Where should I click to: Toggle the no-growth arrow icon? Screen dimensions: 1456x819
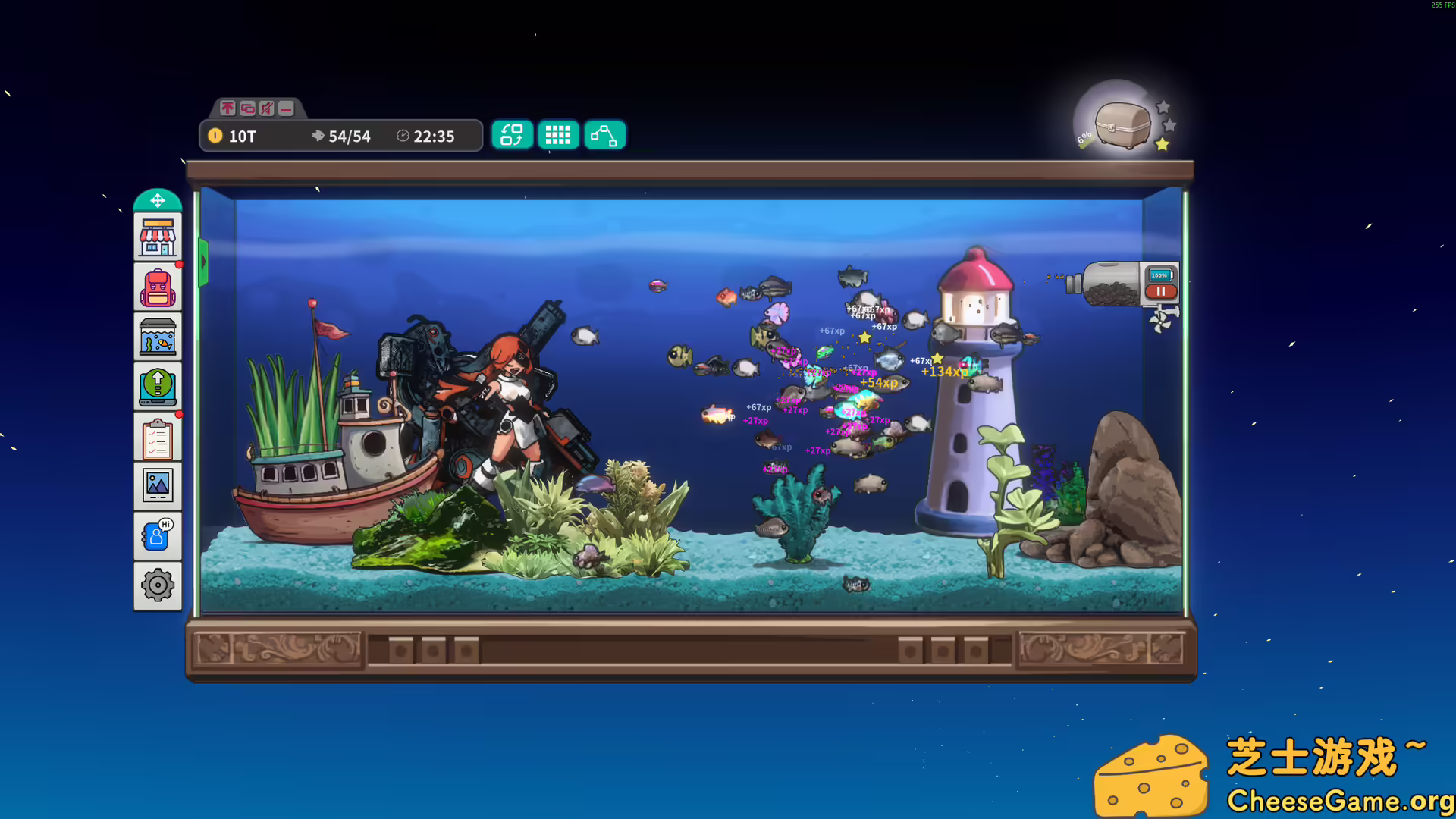click(227, 109)
